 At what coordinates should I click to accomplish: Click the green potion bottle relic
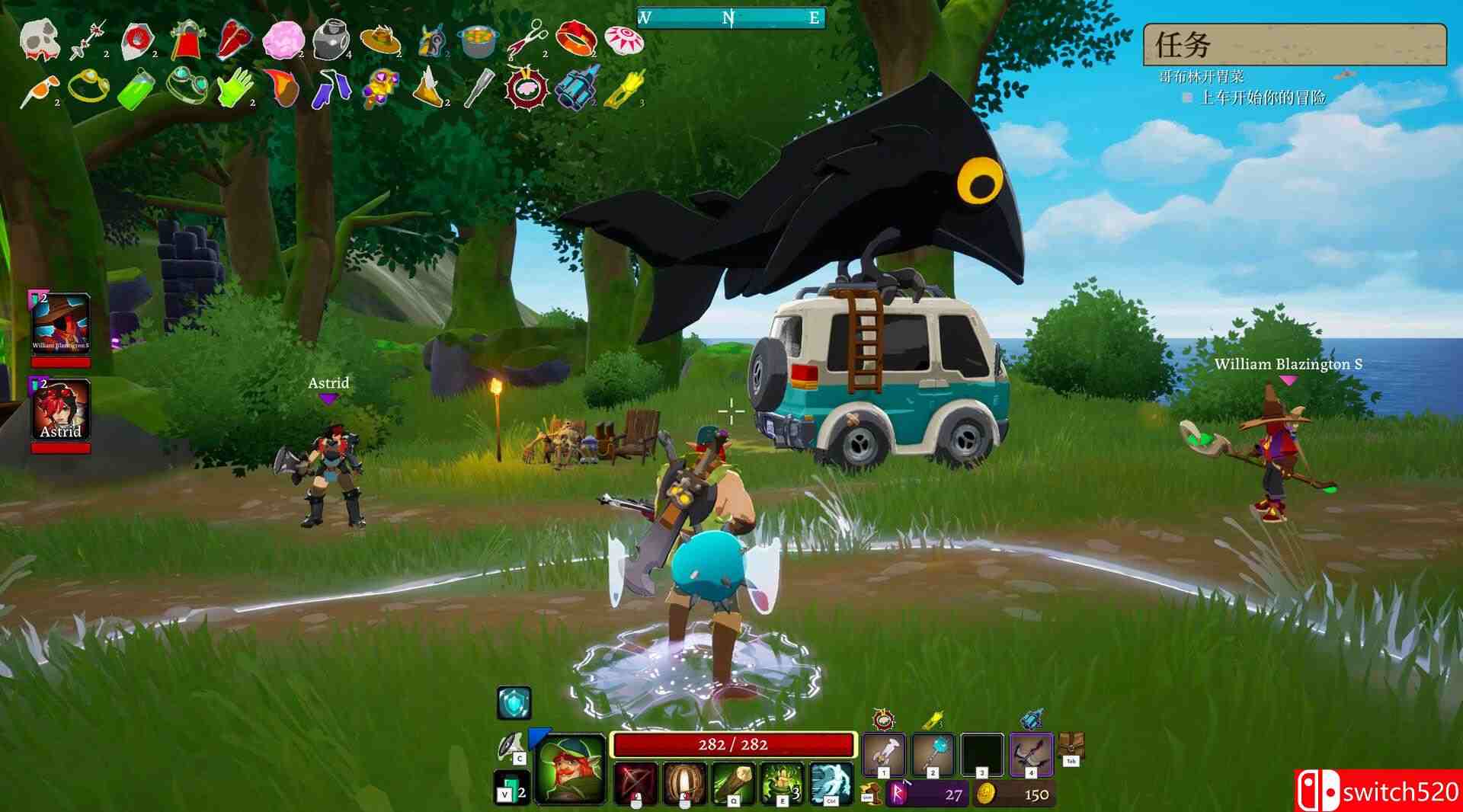[x=136, y=89]
